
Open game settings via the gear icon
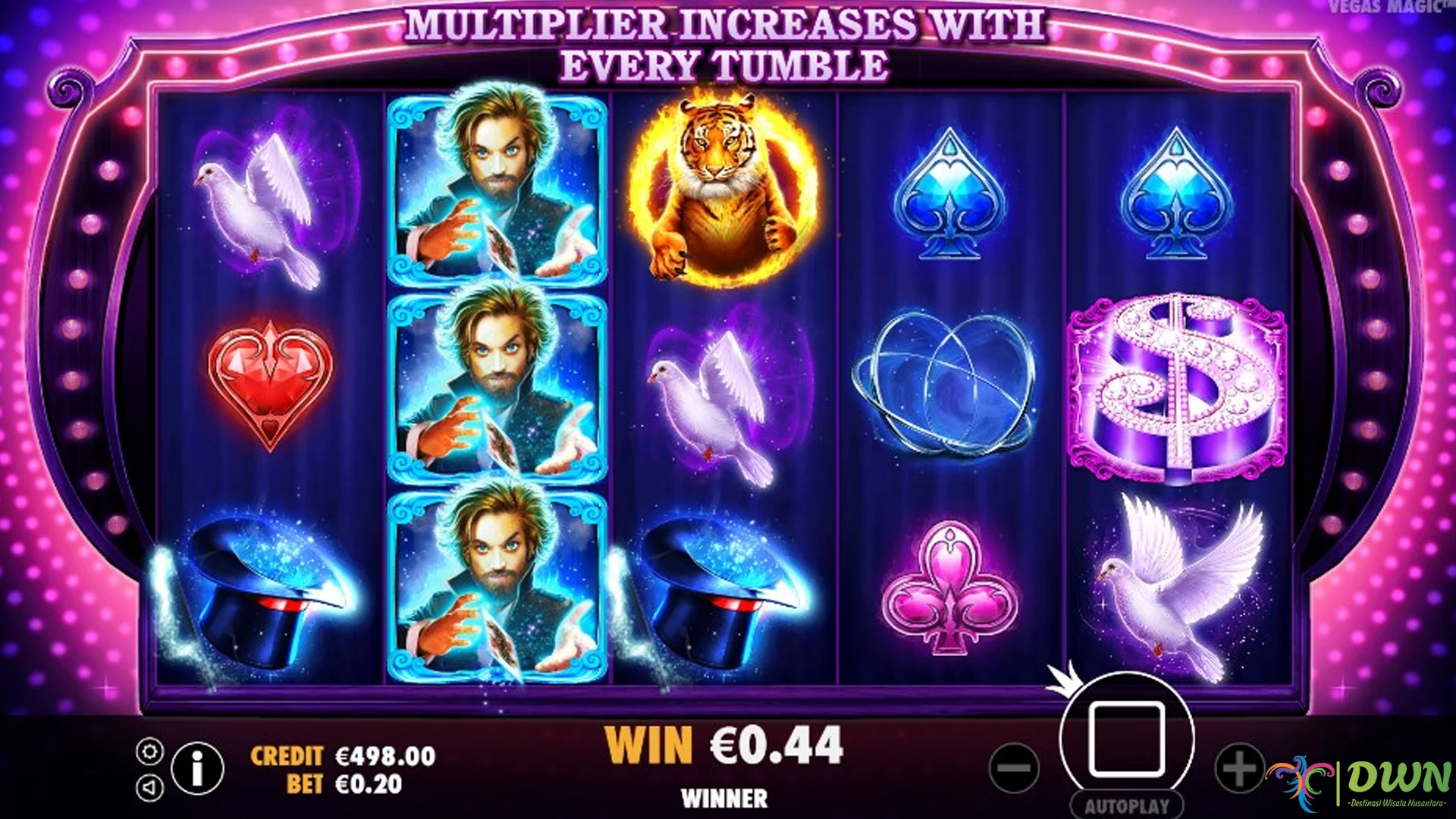coord(150,751)
